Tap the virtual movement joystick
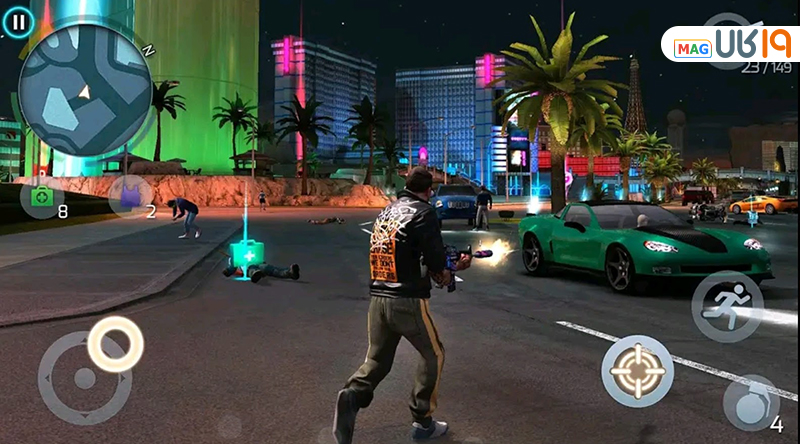Viewport: 800px width, 444px height. tap(85, 378)
